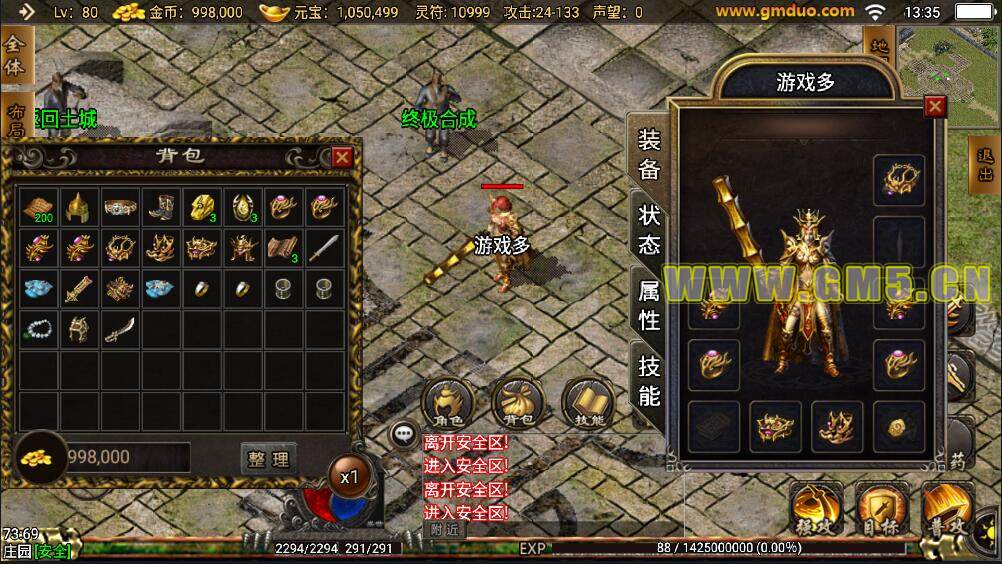Viewport: 1002px width, 564px height.
Task: Select the steel sword in the backpack
Action: 324,247
